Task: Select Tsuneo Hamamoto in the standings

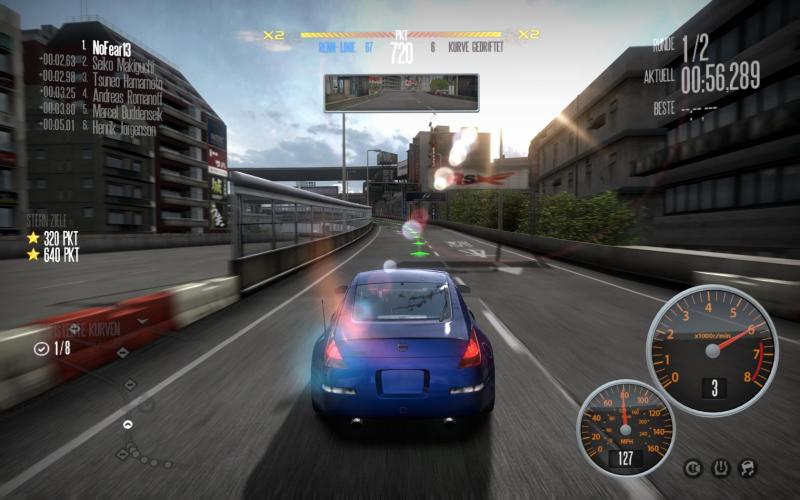Action: tap(127, 77)
